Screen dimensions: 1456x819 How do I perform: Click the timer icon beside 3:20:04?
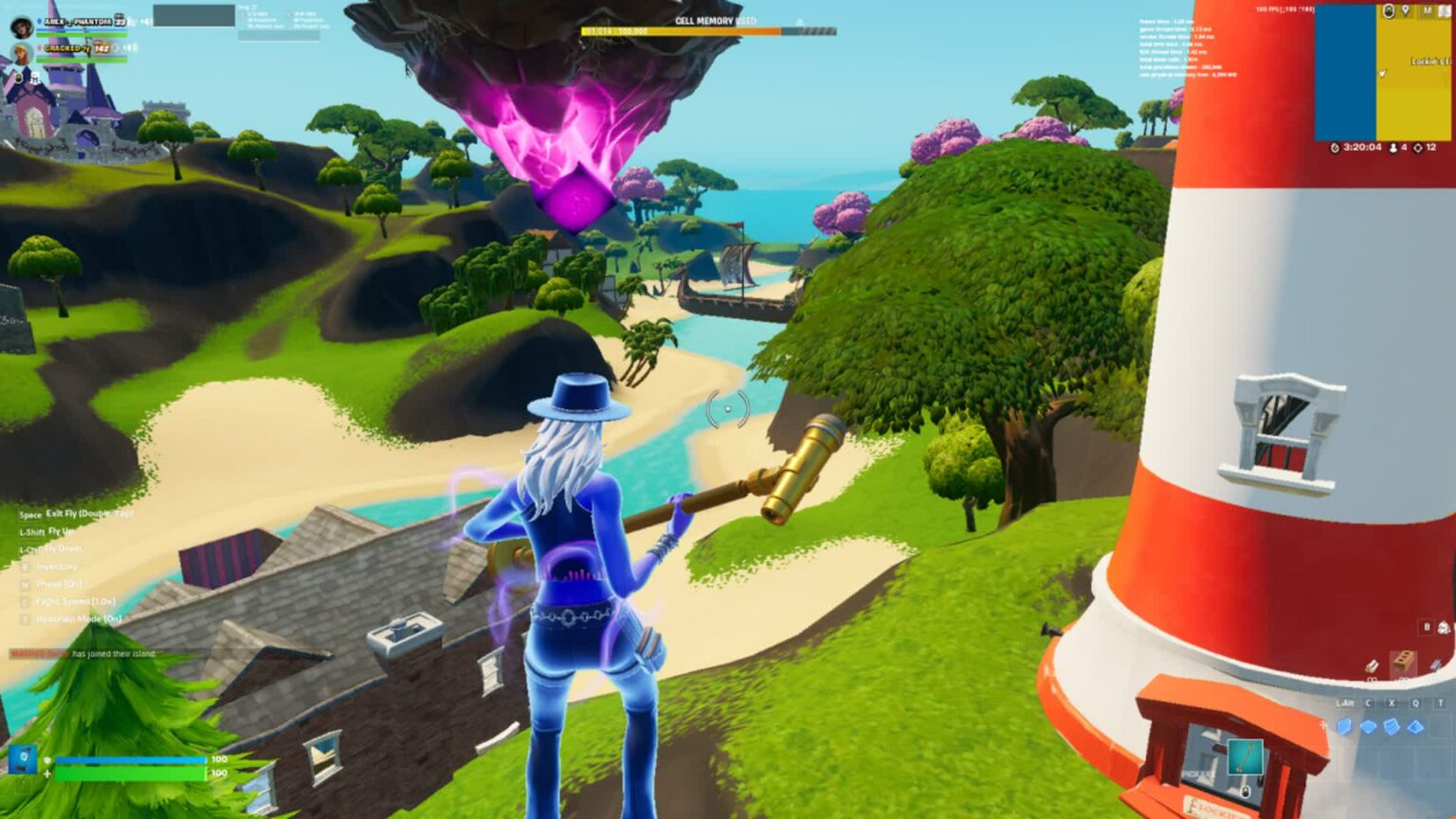1335,147
